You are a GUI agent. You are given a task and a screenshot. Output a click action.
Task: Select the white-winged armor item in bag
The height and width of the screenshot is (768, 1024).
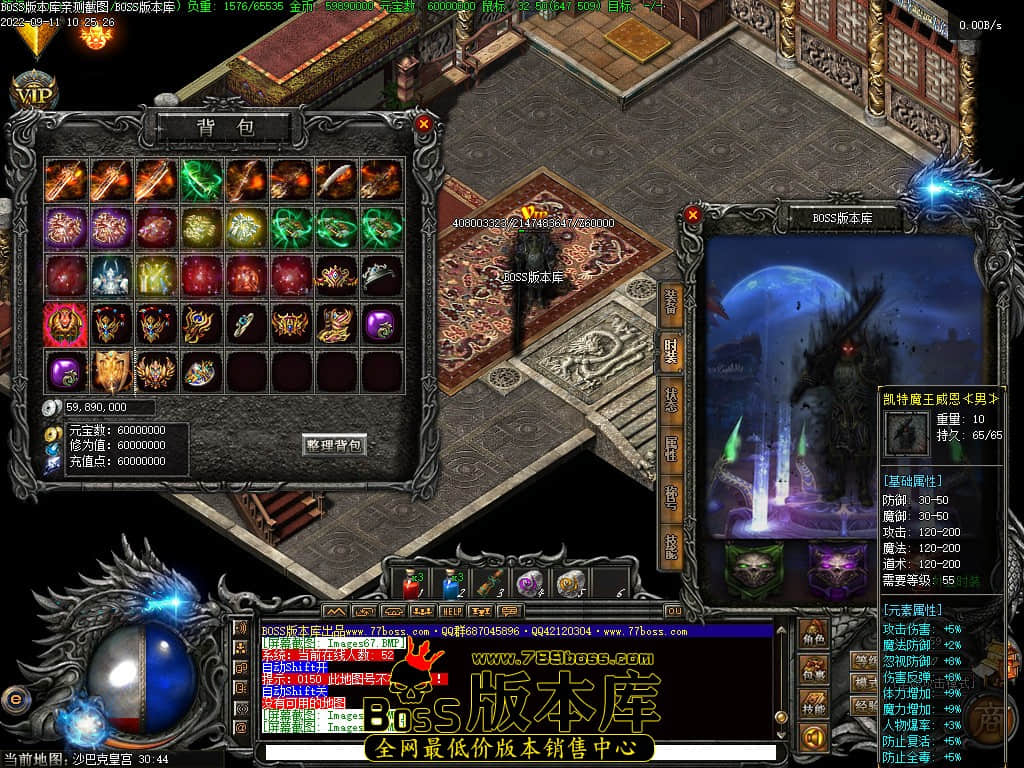[x=110, y=275]
